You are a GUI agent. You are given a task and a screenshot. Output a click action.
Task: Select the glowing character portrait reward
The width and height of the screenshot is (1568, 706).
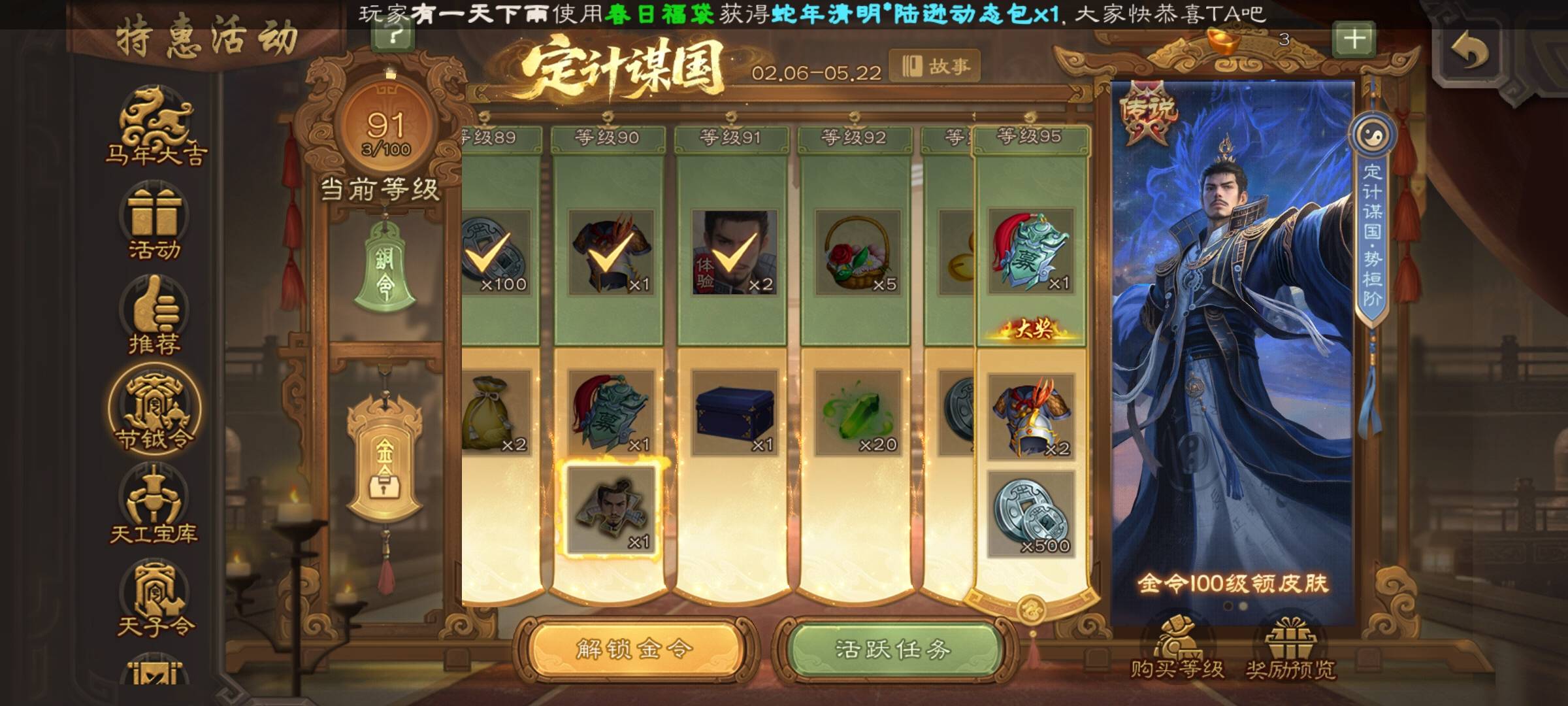pyautogui.click(x=611, y=510)
